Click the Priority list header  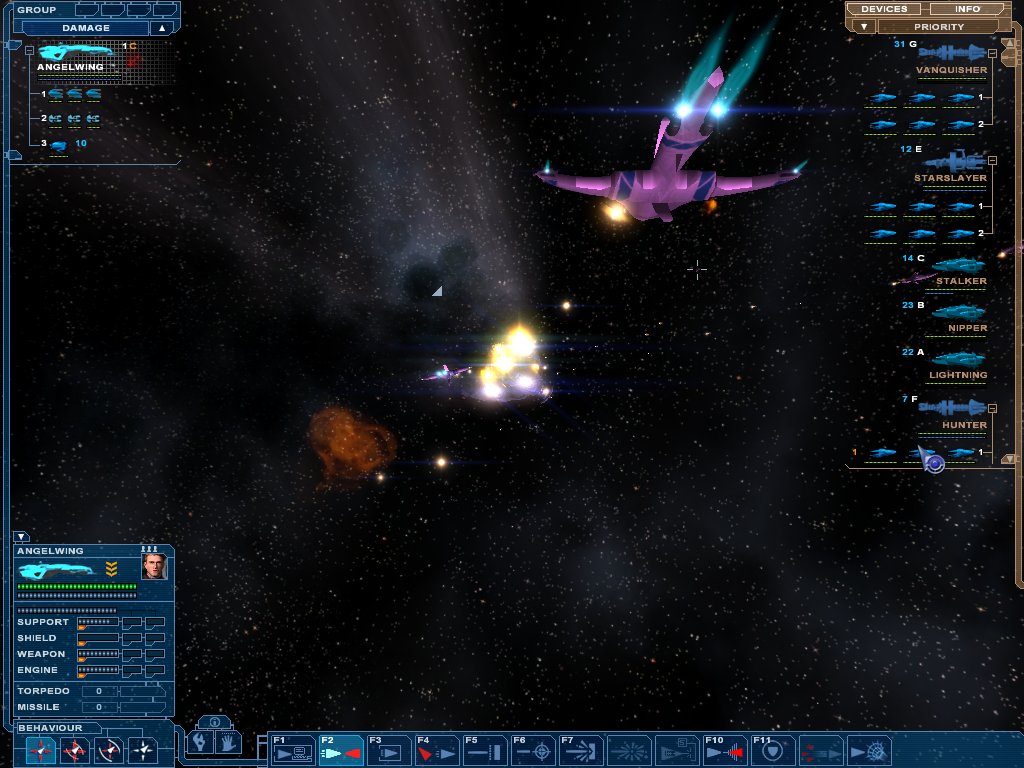938,27
